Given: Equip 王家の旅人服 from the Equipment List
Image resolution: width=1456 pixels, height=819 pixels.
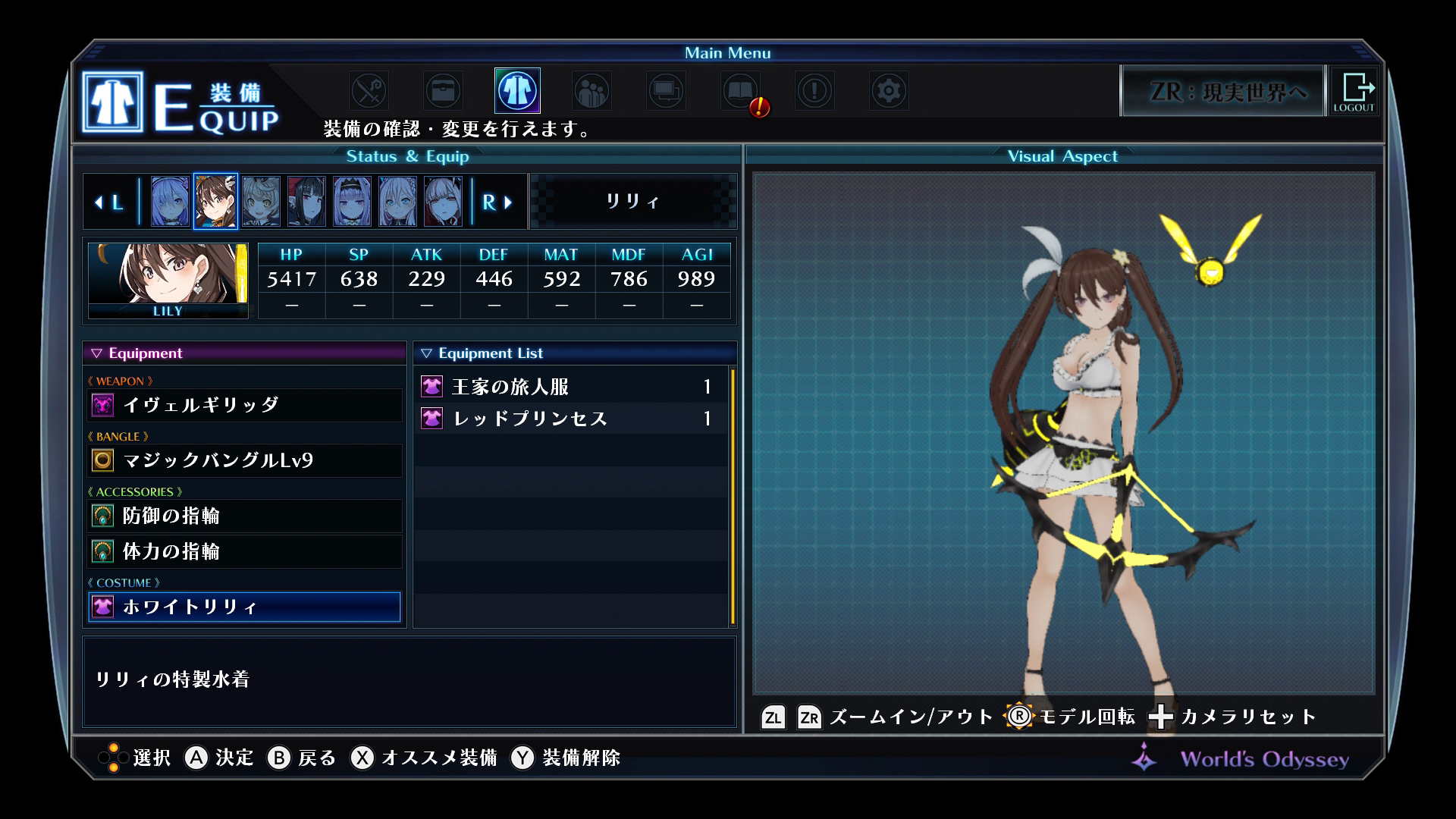Looking at the screenshot, I should point(570,387).
